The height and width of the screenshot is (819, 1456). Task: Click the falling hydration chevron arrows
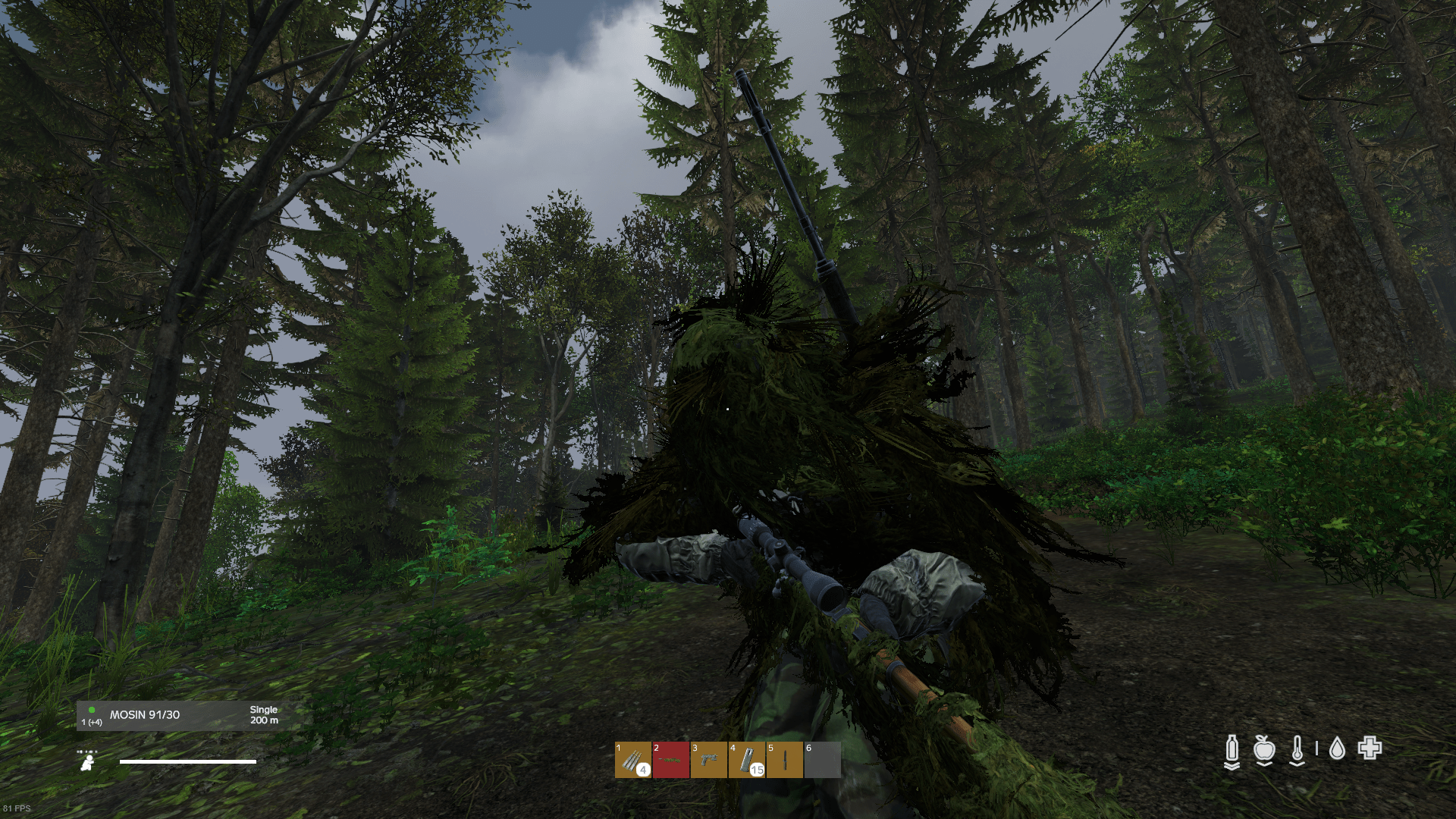click(1232, 766)
